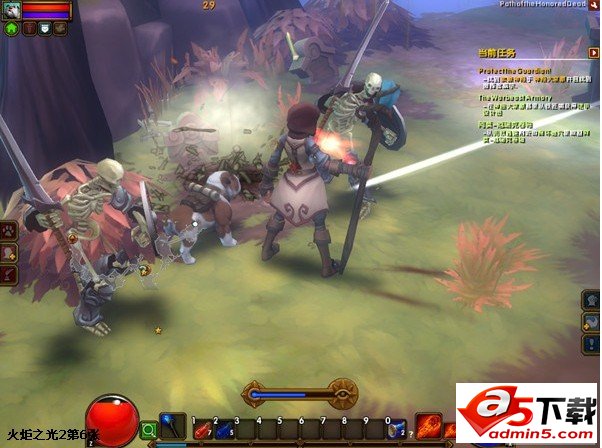
Task: Use the blue mana potion in slot 2
Action: click(x=222, y=430)
